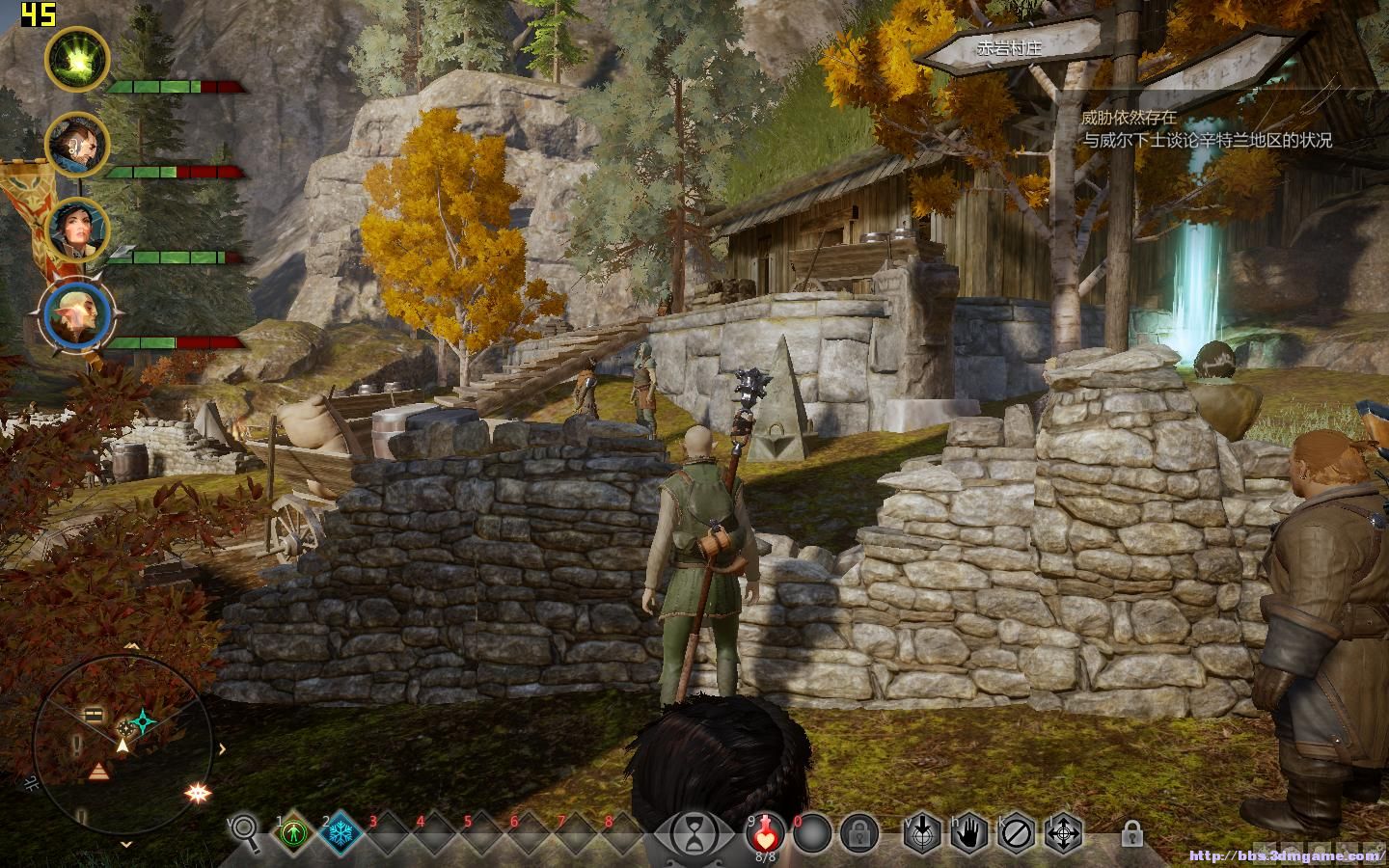1389x868 pixels.
Task: Choose the bald elf party portrait
Action: pos(76,317)
